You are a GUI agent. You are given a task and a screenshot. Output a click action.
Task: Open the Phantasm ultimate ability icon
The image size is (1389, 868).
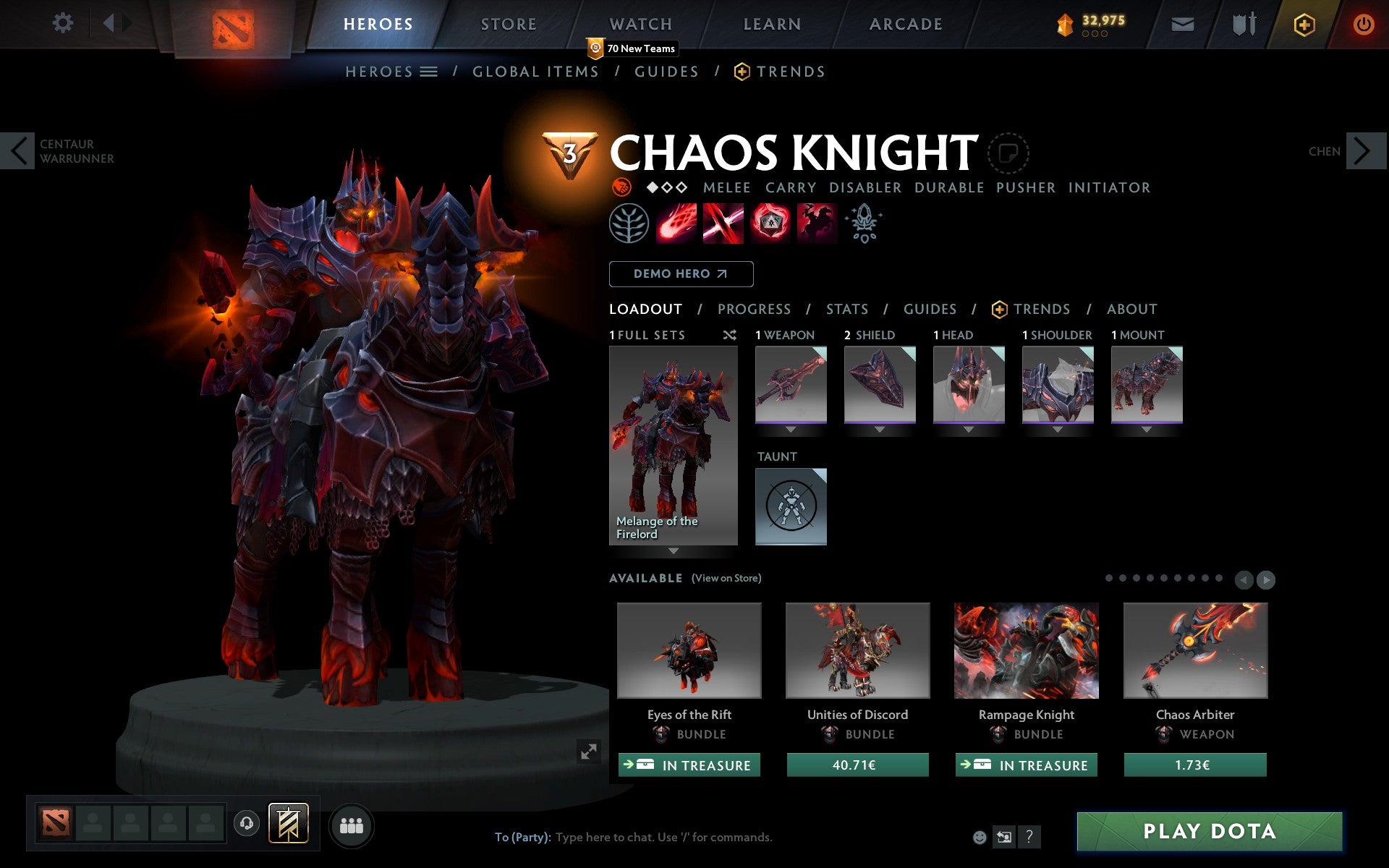click(x=816, y=224)
